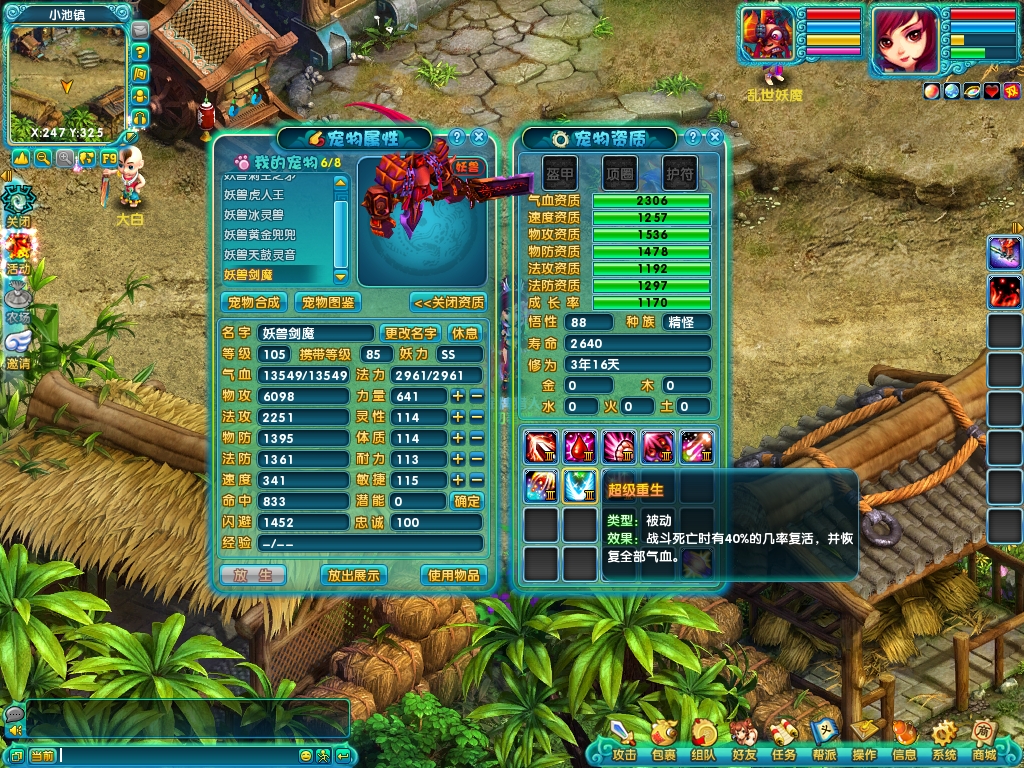Click 放出展示 to show off pet

tap(353, 575)
